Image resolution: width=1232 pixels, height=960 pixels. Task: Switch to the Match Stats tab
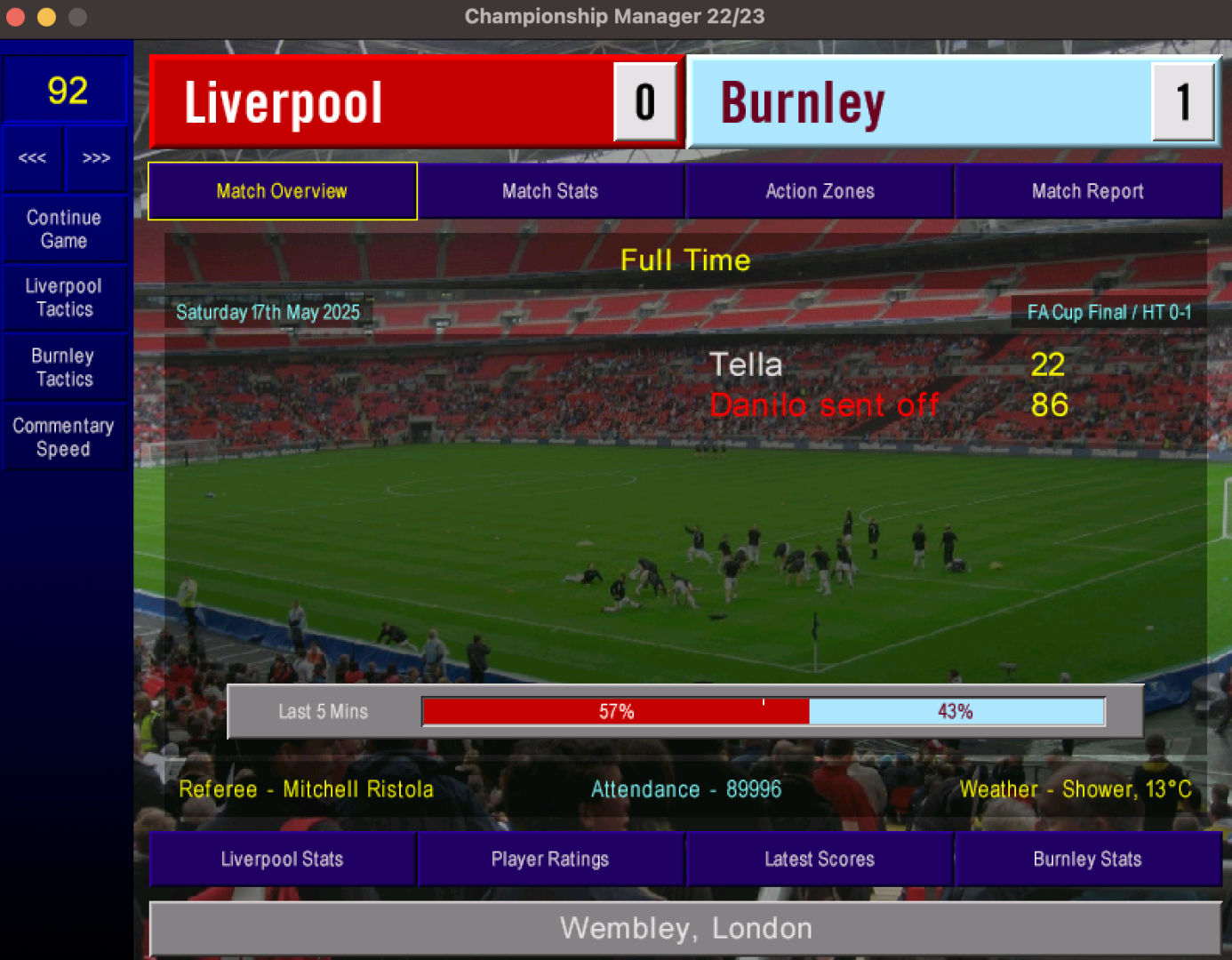550,191
